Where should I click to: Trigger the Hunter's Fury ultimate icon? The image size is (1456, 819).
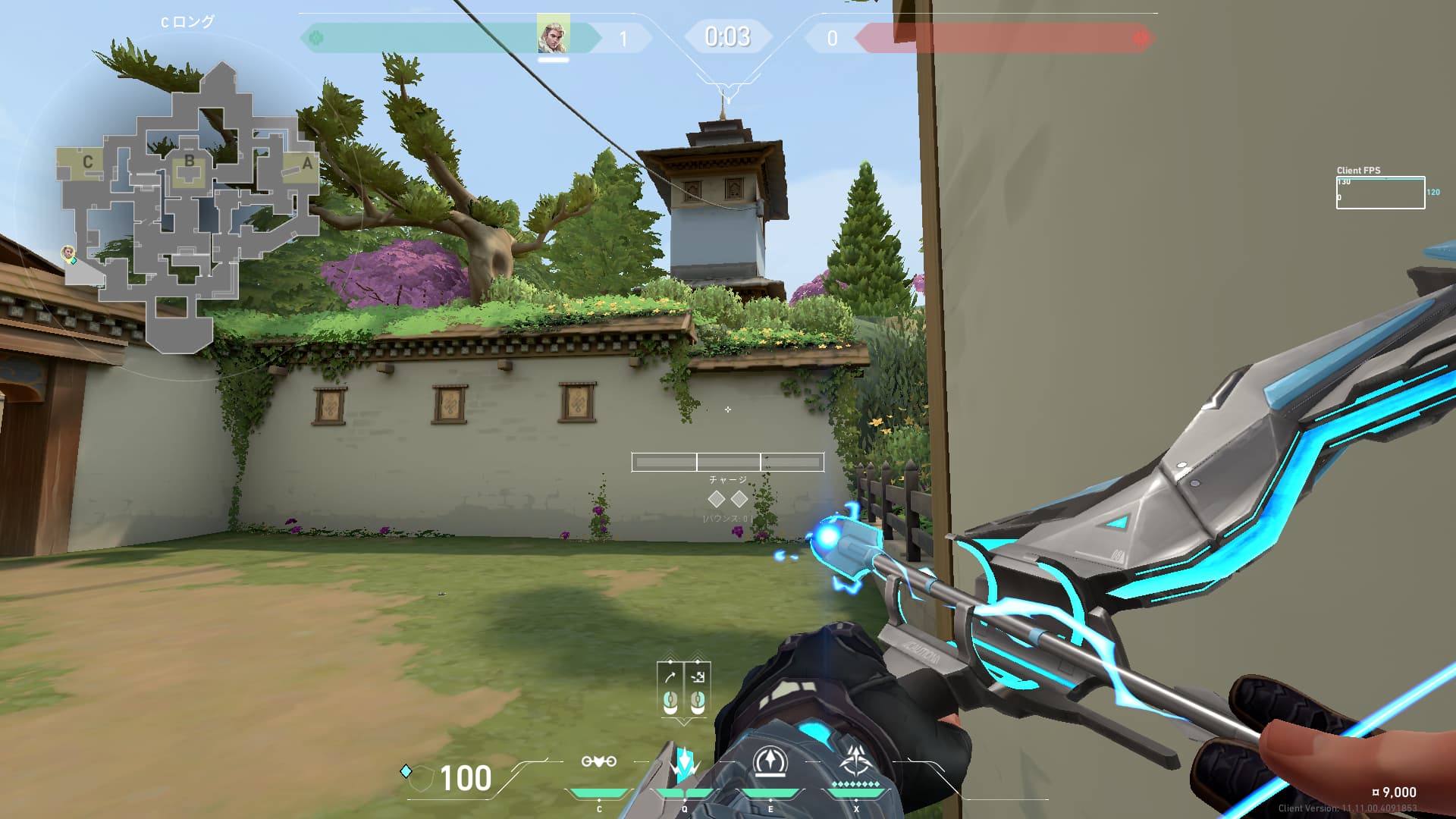[x=857, y=763]
